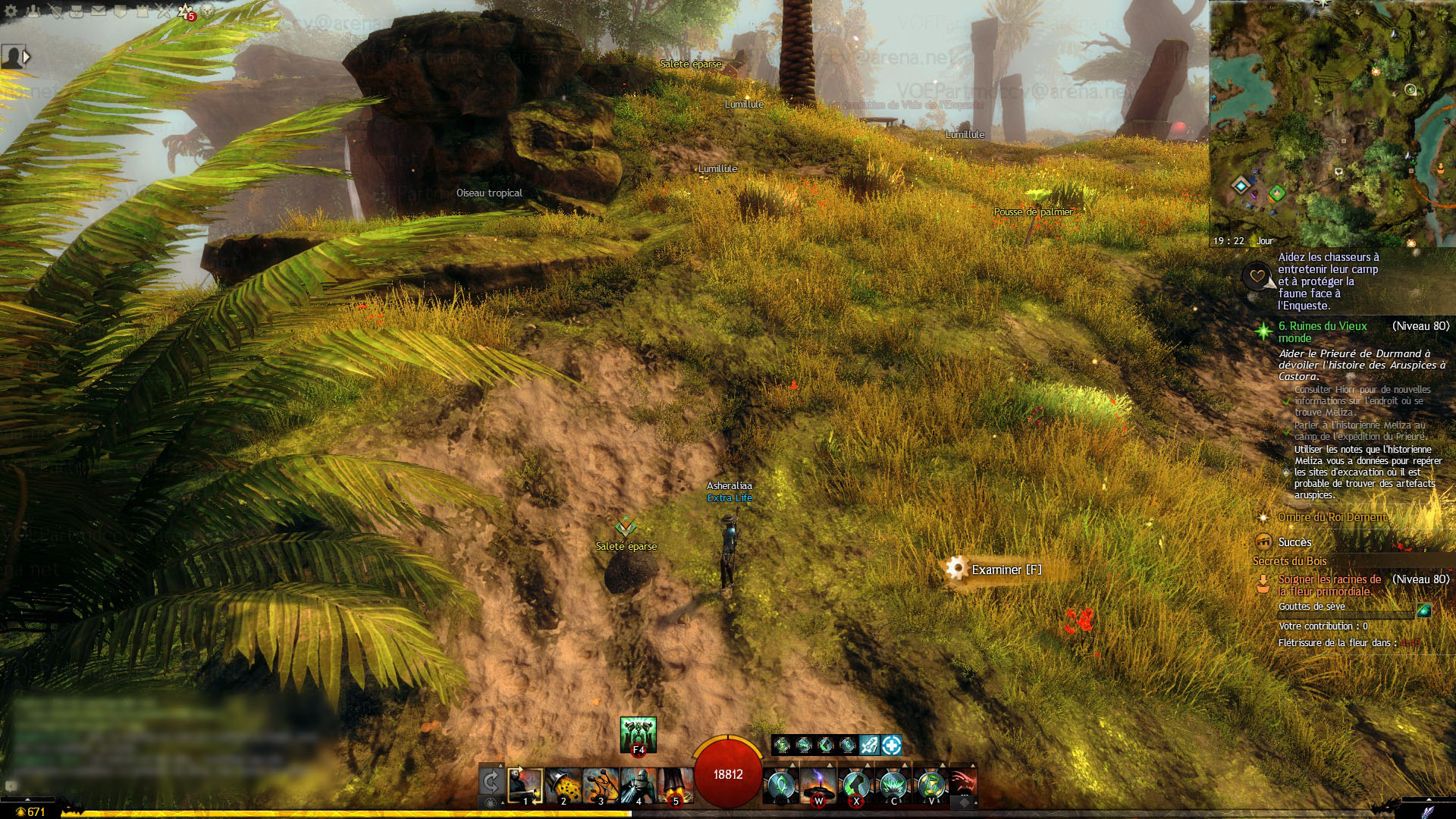The width and height of the screenshot is (1456, 819).
Task: Open the contacts and friends panel
Action: pos(33,11)
